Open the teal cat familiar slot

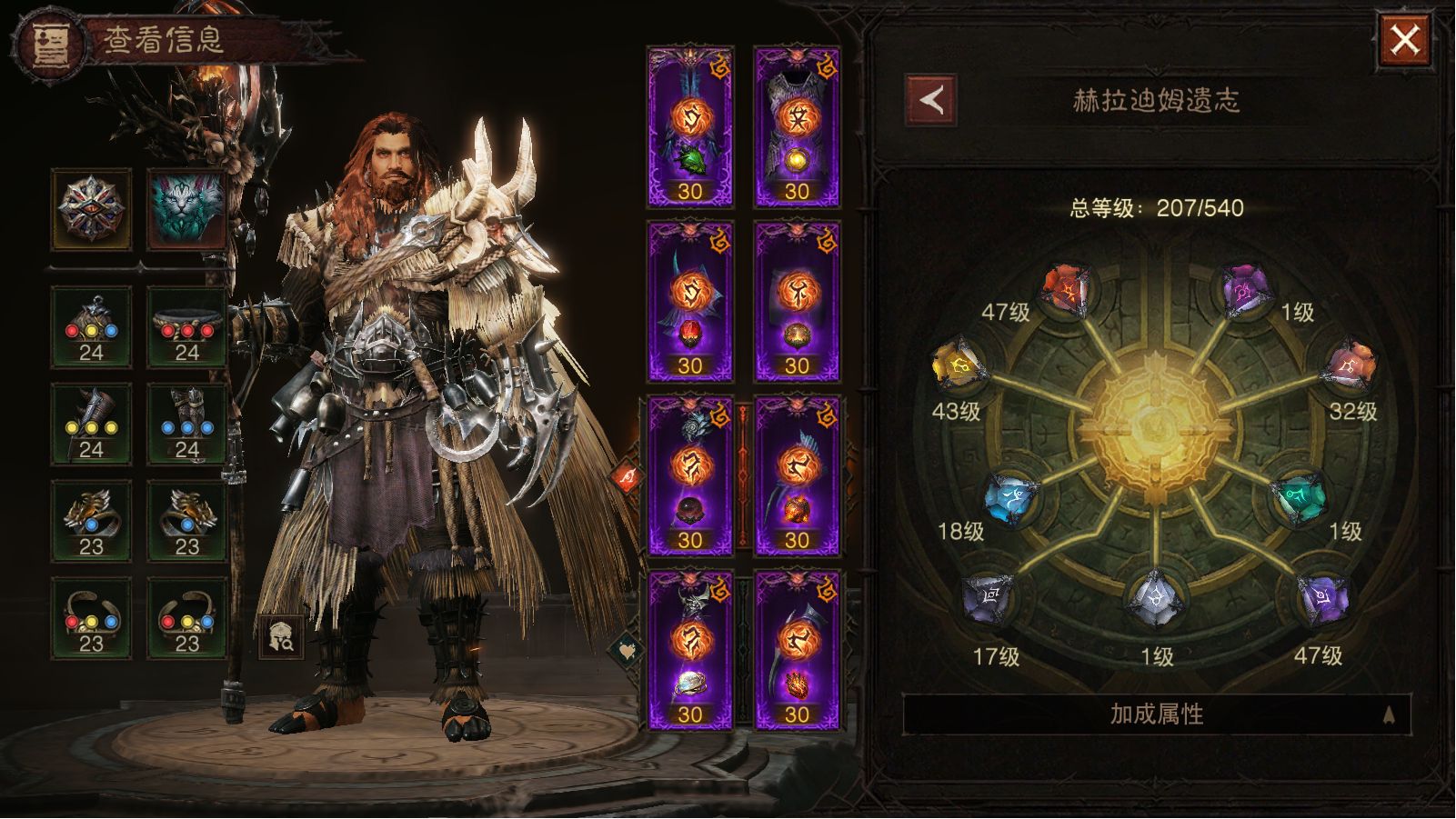(x=186, y=209)
